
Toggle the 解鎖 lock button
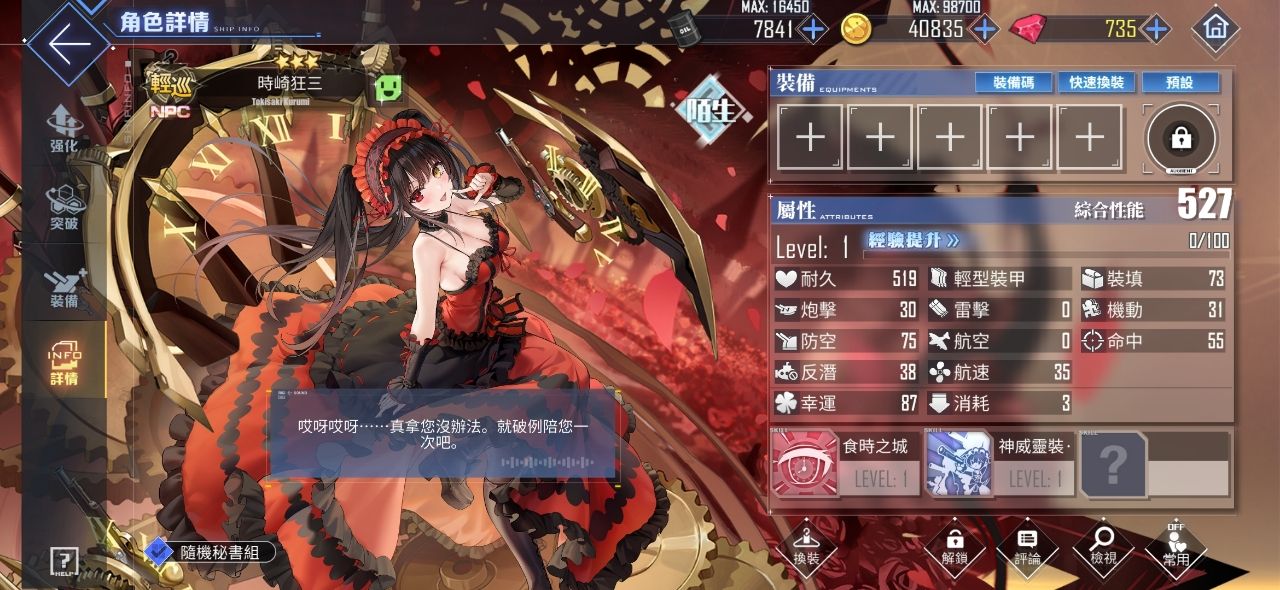pos(954,548)
